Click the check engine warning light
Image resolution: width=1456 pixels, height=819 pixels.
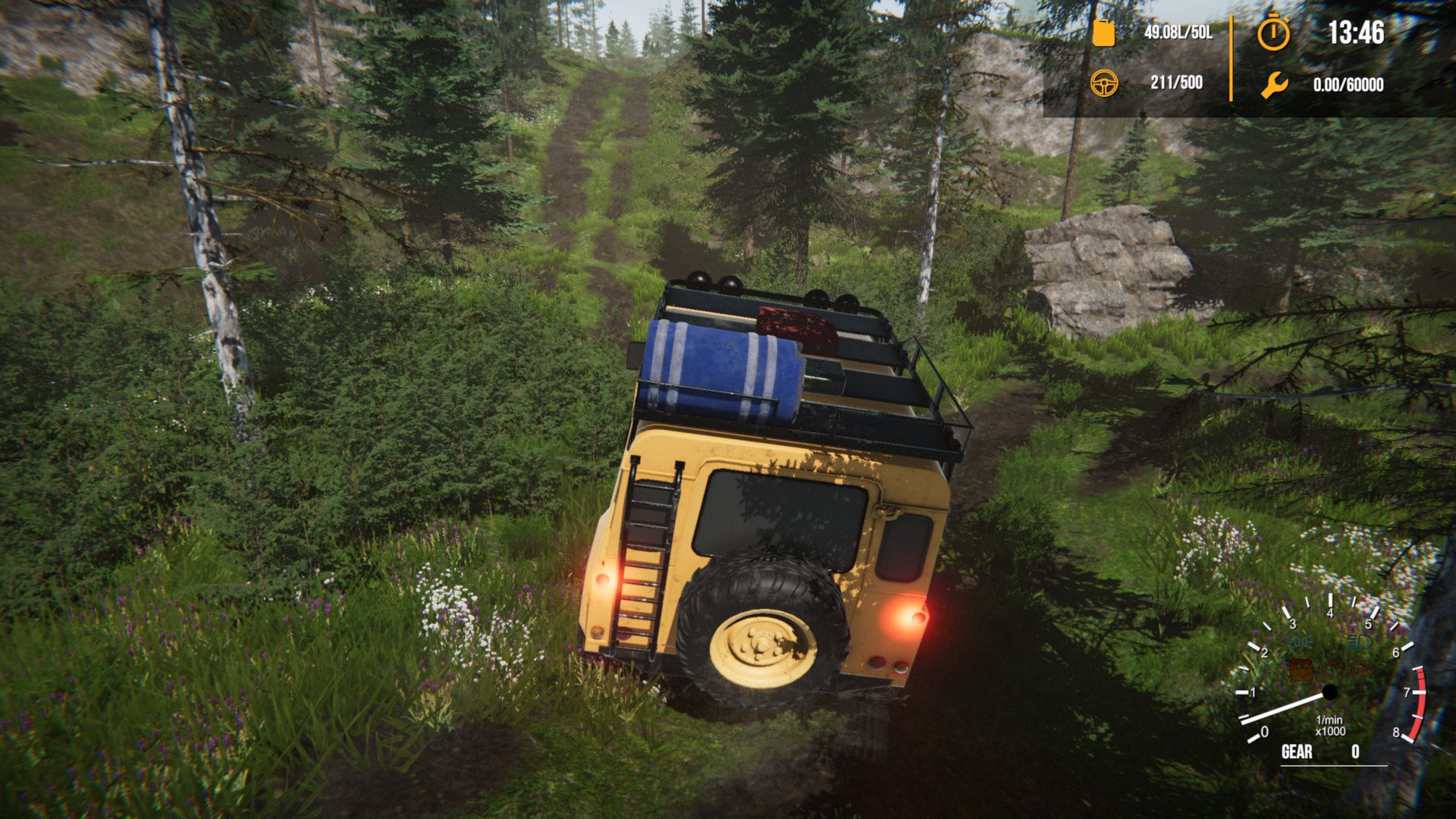point(1330,670)
